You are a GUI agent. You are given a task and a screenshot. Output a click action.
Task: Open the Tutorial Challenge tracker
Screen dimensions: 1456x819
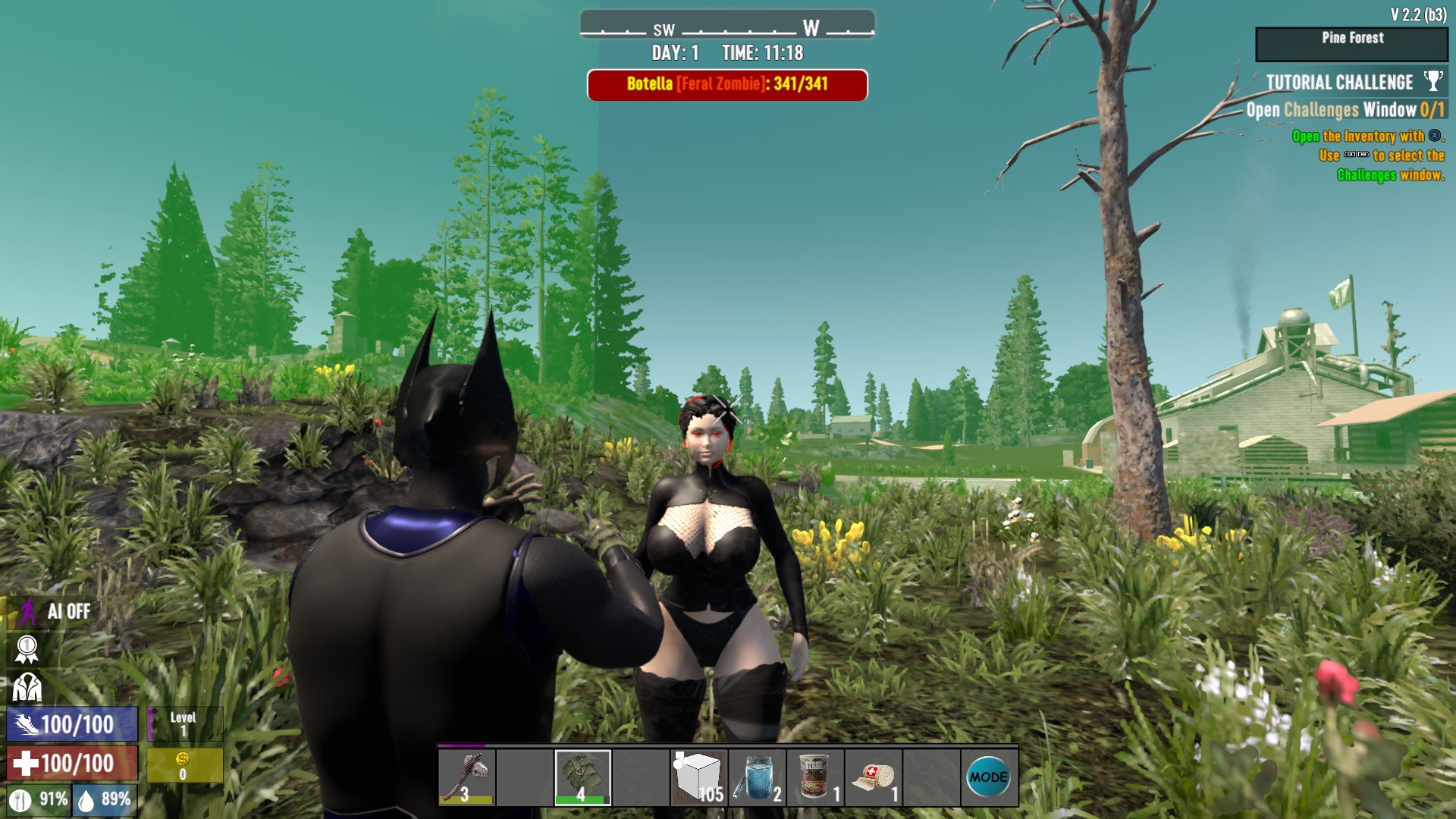[x=1339, y=83]
